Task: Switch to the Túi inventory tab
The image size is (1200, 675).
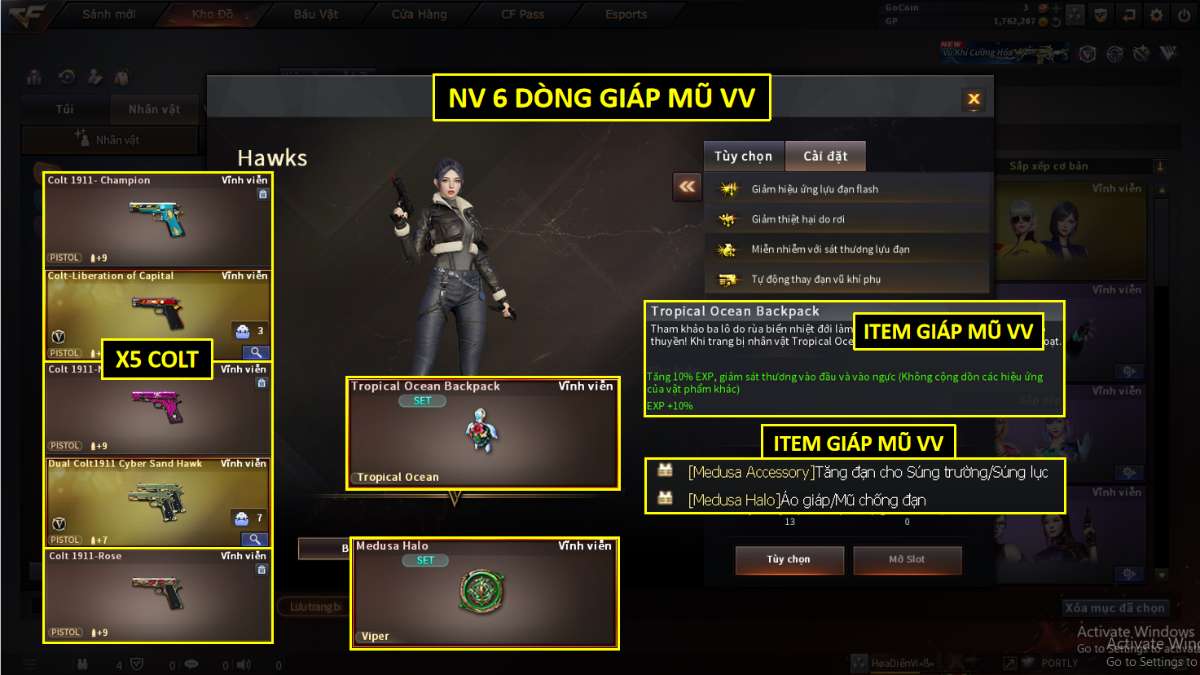Action: point(65,109)
